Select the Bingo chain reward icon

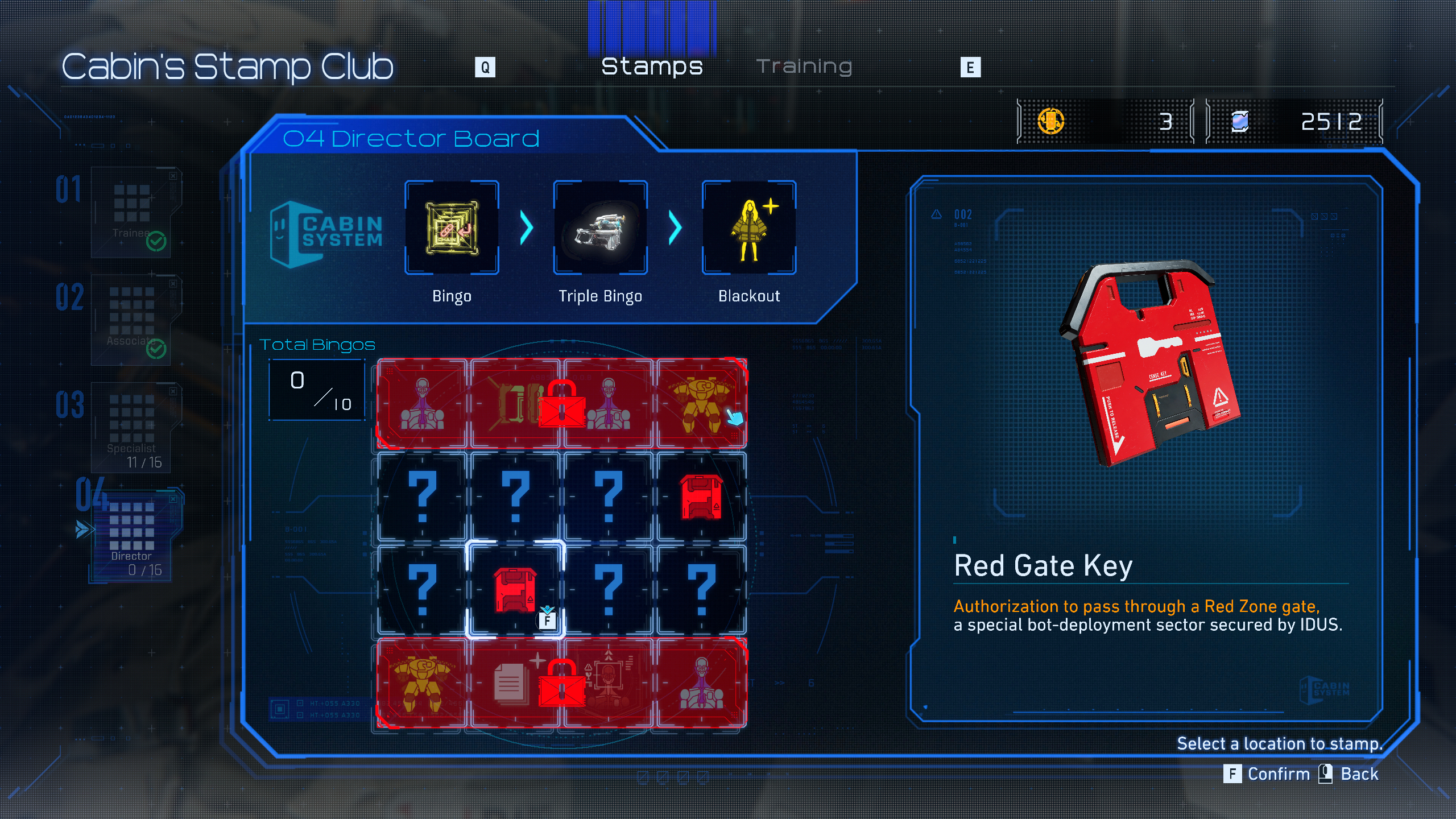(452, 227)
